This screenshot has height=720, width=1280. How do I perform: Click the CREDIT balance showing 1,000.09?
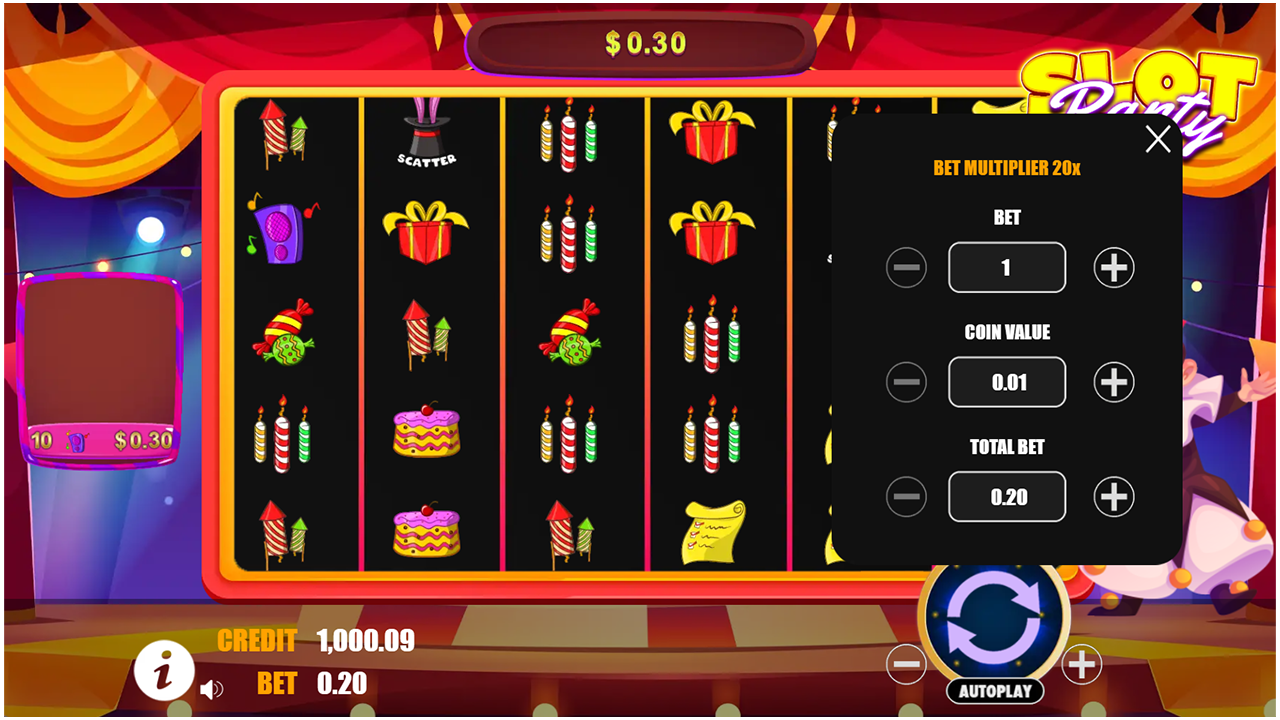(364, 642)
